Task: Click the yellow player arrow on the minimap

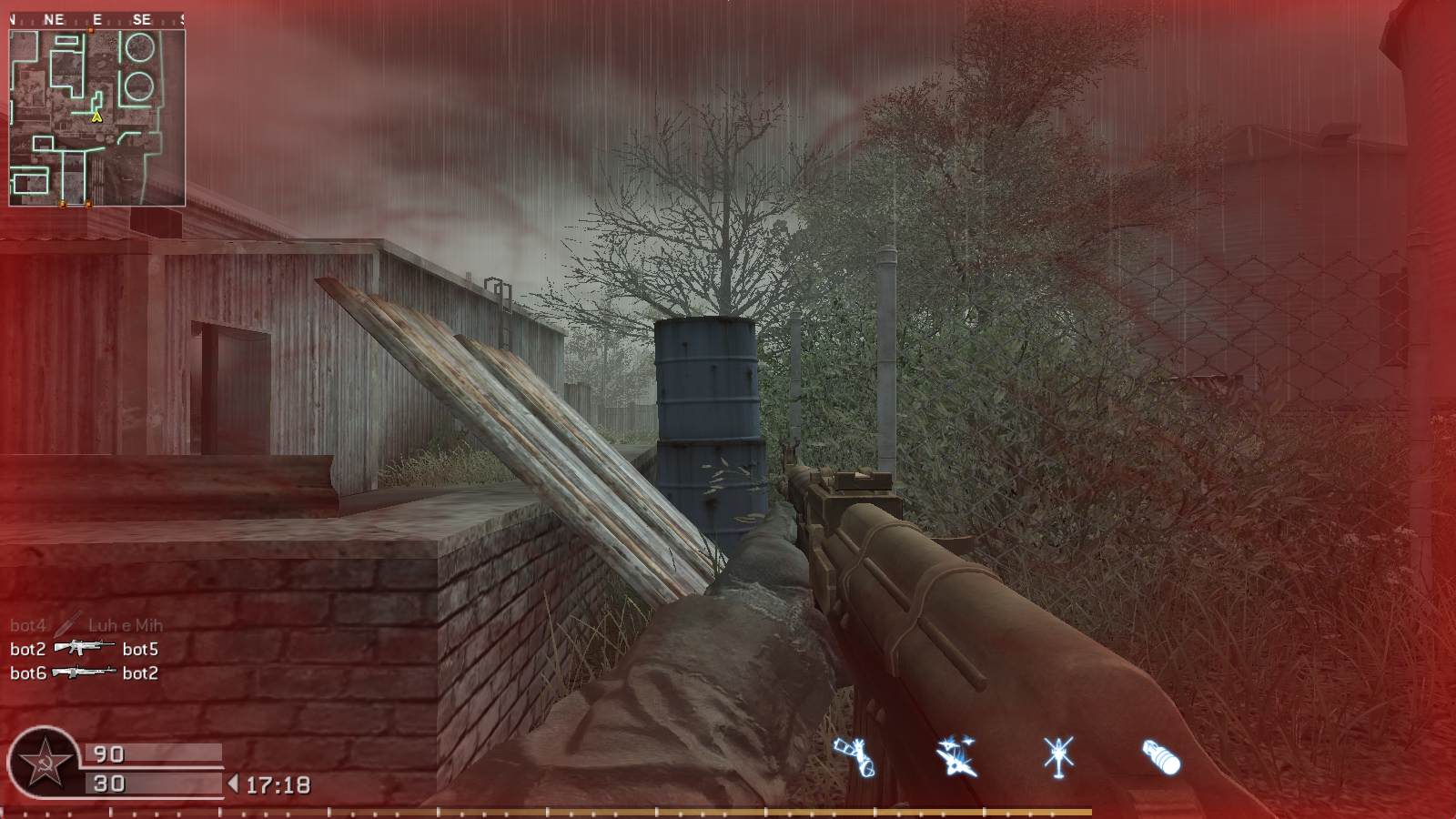Action: click(96, 116)
